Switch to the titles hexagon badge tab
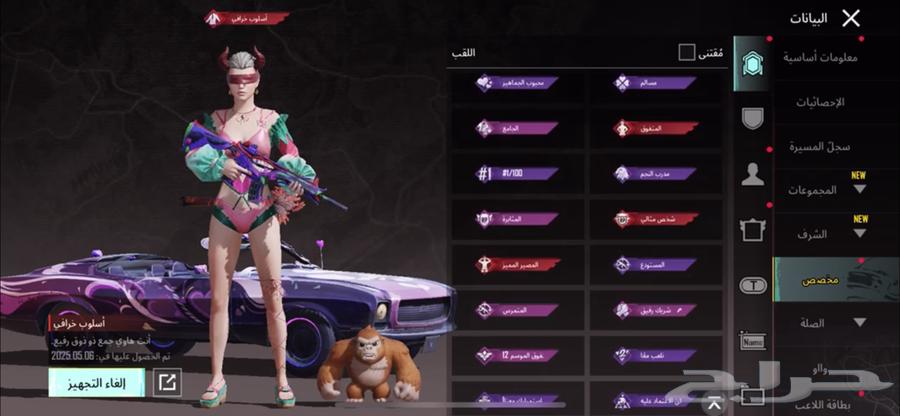The image size is (900, 416). pos(752,64)
